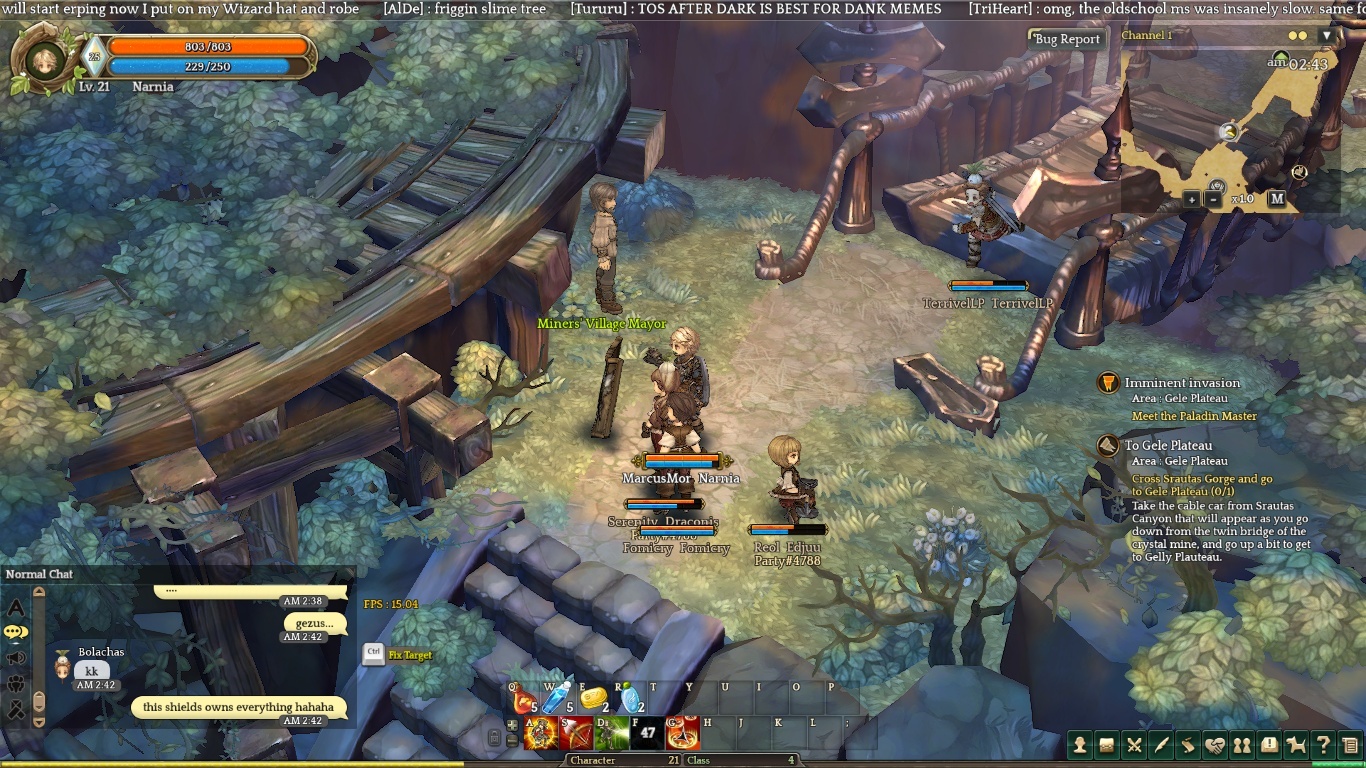Screen dimensions: 1366x768
Task: Open the crossed swords skills menu
Action: pyautogui.click(x=1134, y=744)
